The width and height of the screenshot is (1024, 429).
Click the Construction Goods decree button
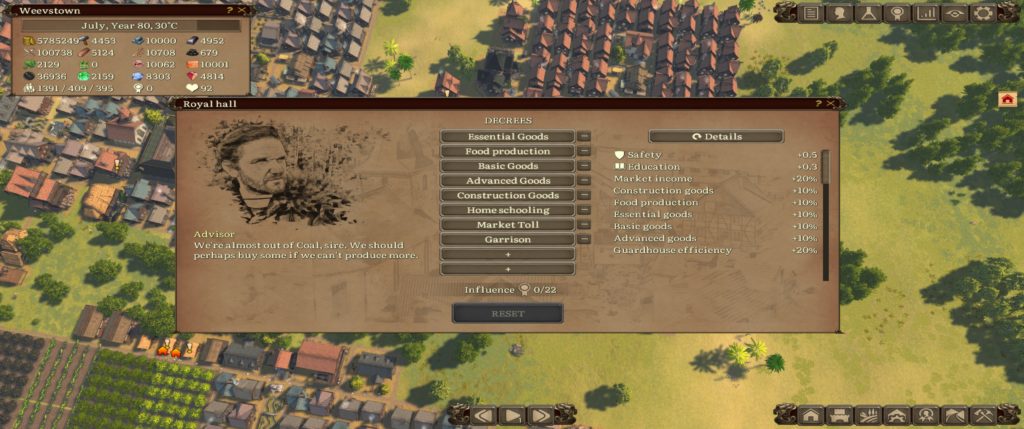(507, 196)
